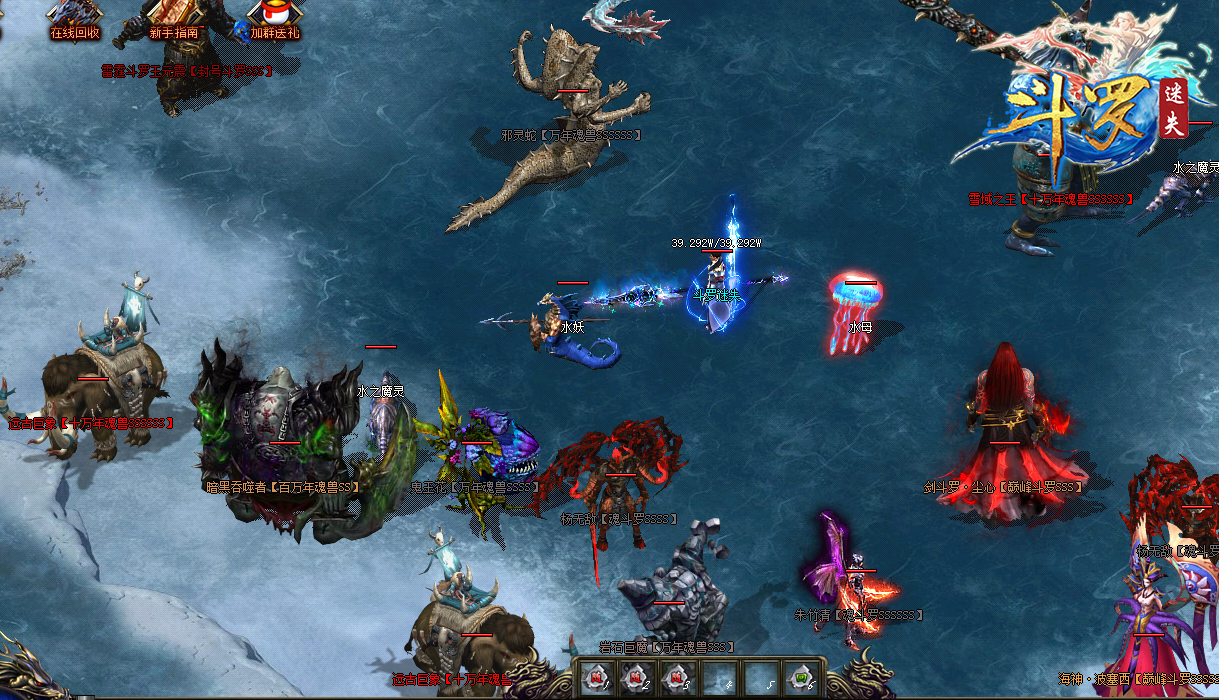Use the green return stone in slot 6
Image resolution: width=1219 pixels, height=700 pixels.
point(799,678)
